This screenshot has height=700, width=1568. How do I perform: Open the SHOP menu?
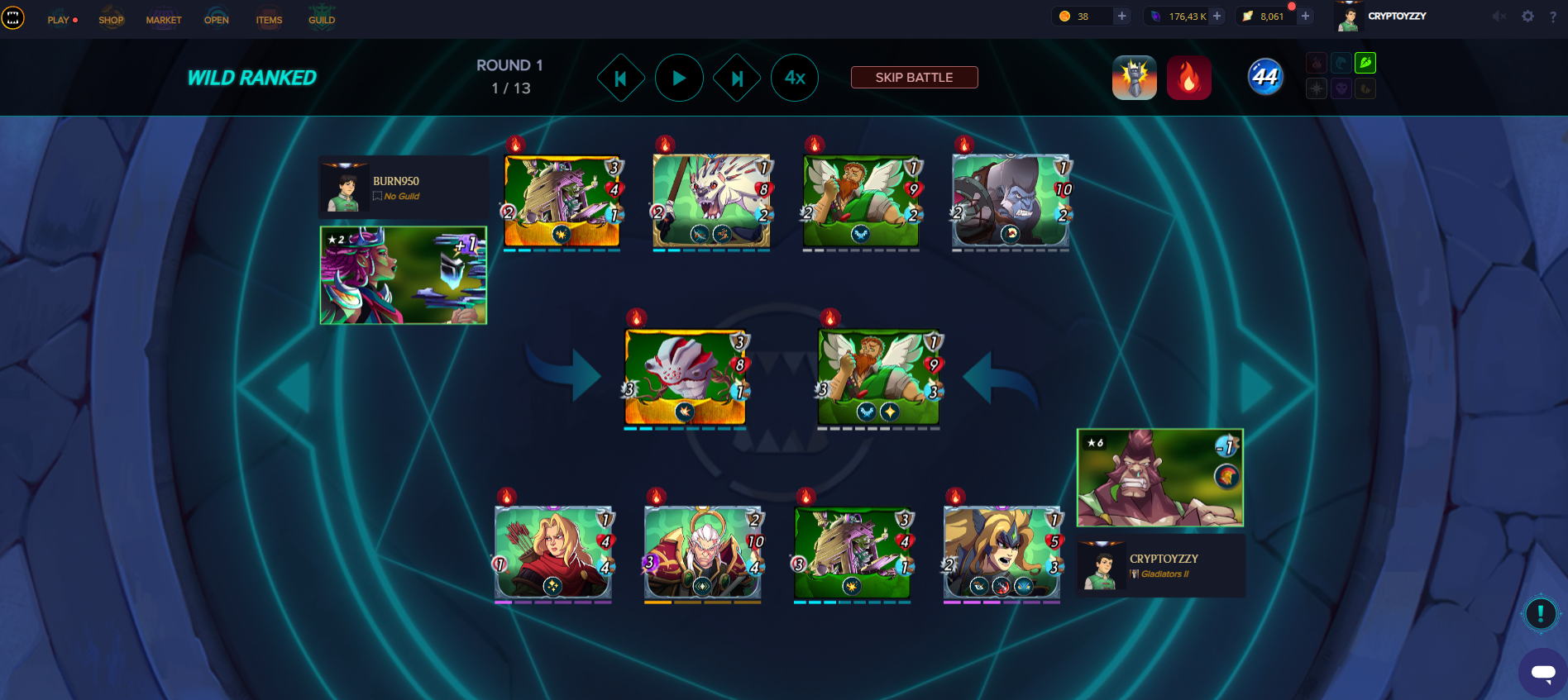pyautogui.click(x=111, y=20)
